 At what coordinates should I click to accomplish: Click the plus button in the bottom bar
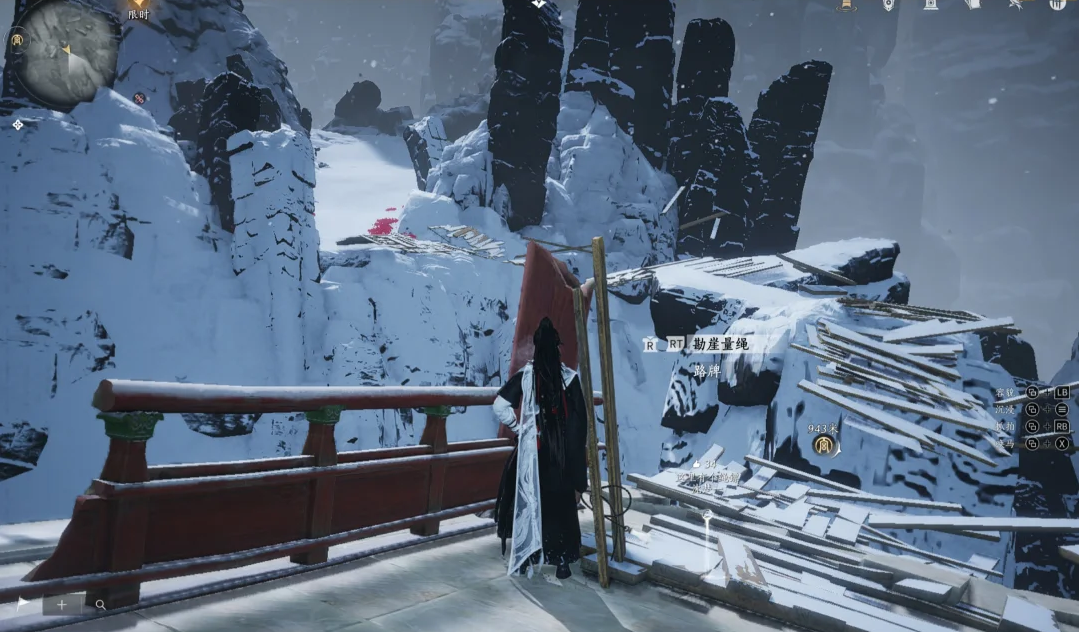point(61,604)
